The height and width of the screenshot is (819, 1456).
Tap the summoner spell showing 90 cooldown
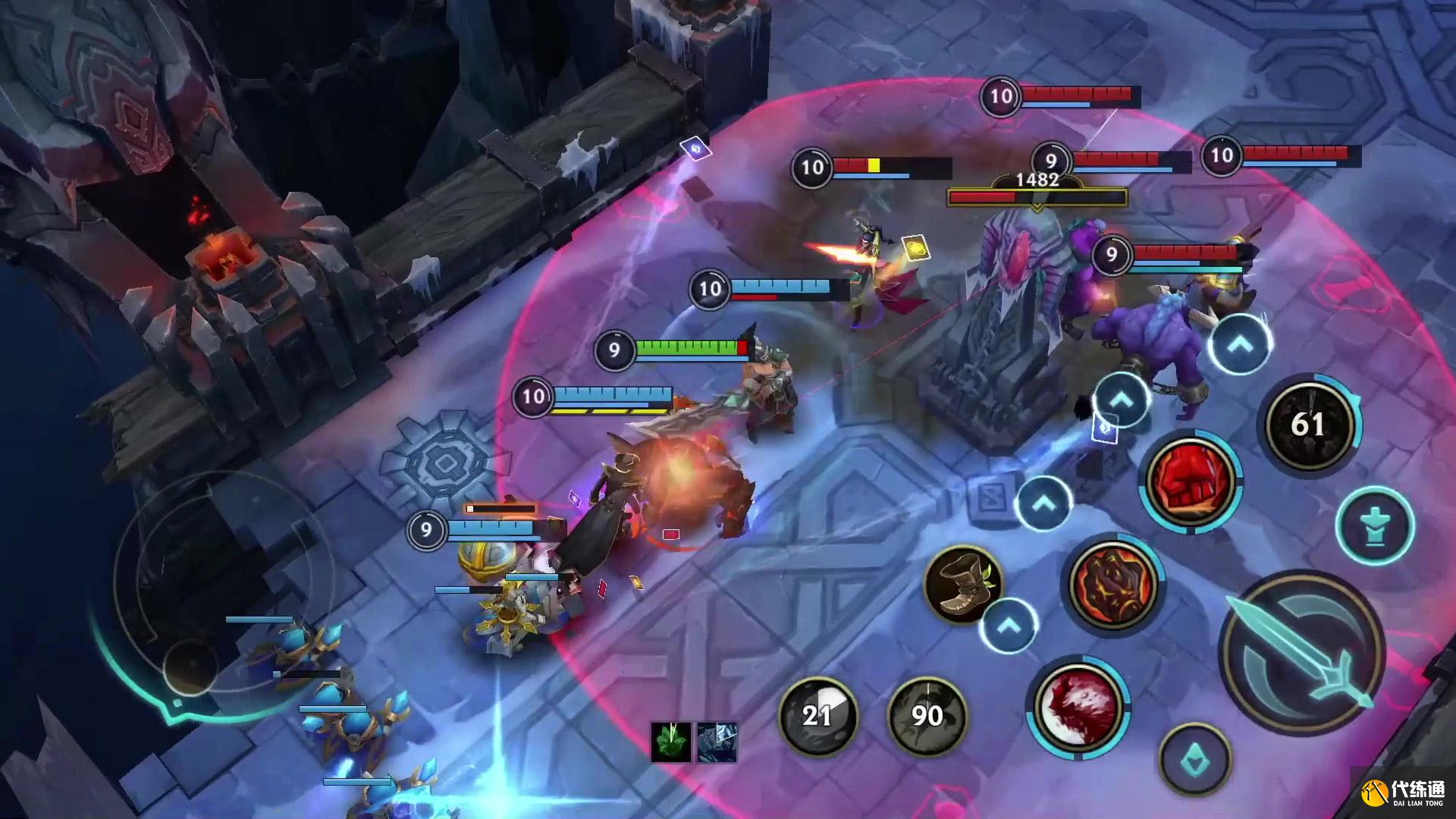tap(927, 715)
